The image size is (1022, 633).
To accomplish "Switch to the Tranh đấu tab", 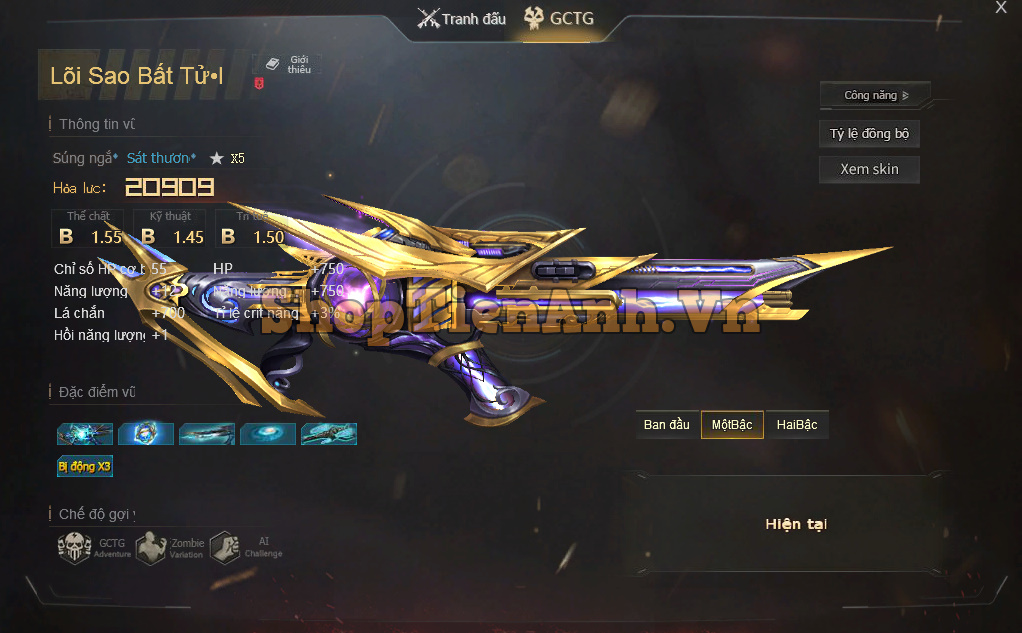I will coord(462,19).
